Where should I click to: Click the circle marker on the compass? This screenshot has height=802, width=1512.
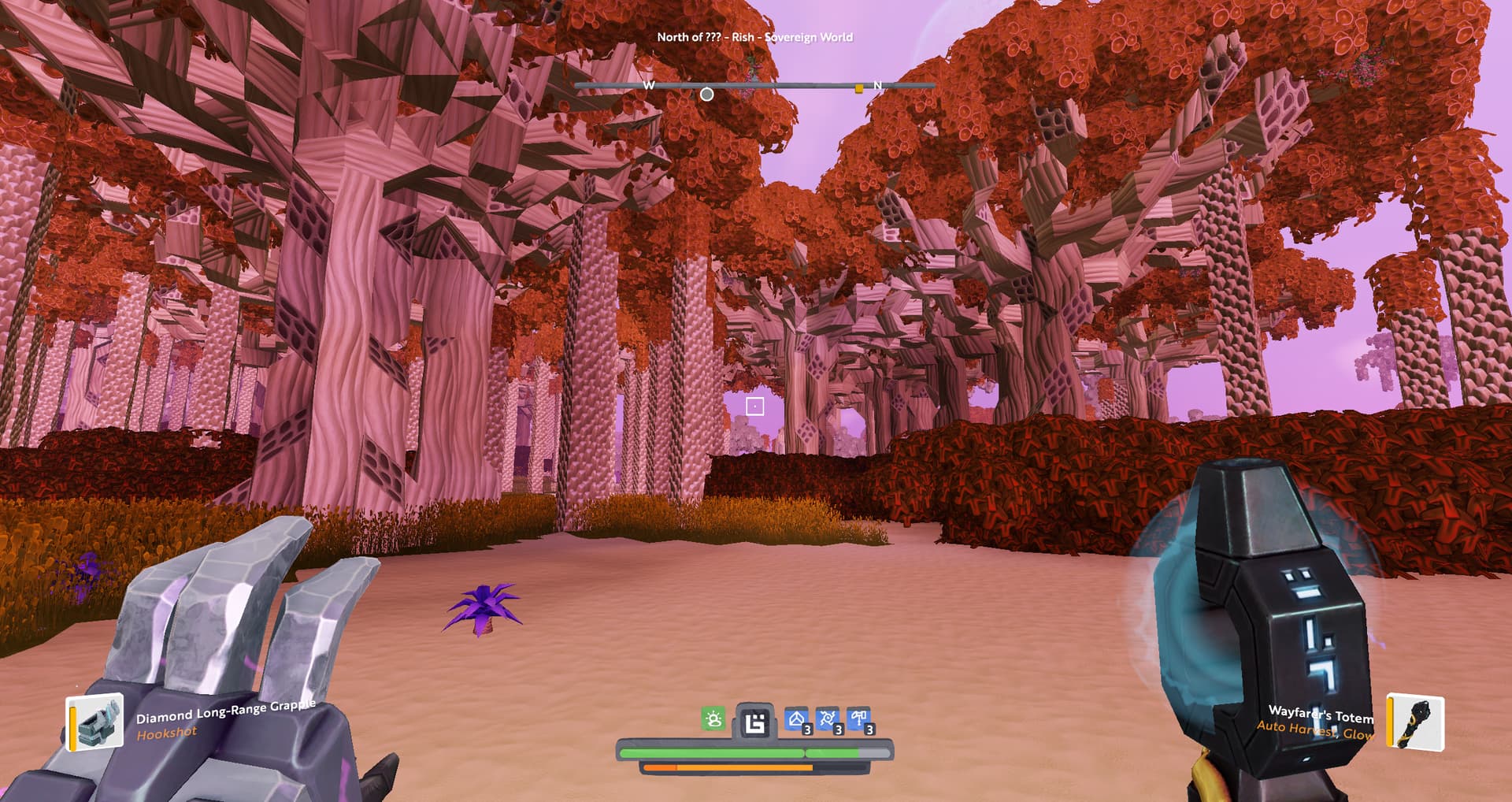click(707, 95)
